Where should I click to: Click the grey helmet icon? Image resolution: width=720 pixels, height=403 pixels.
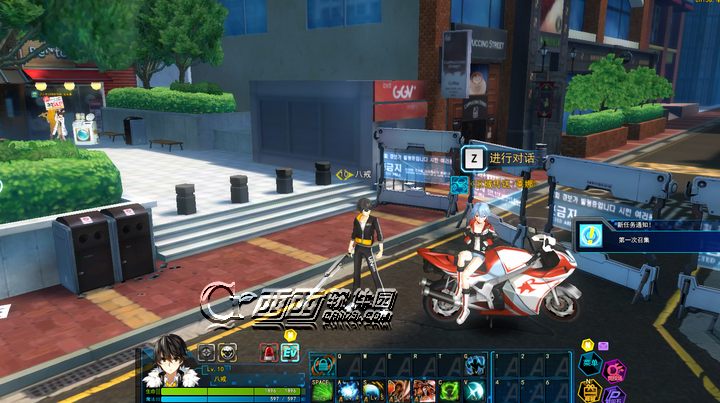click(x=228, y=352)
